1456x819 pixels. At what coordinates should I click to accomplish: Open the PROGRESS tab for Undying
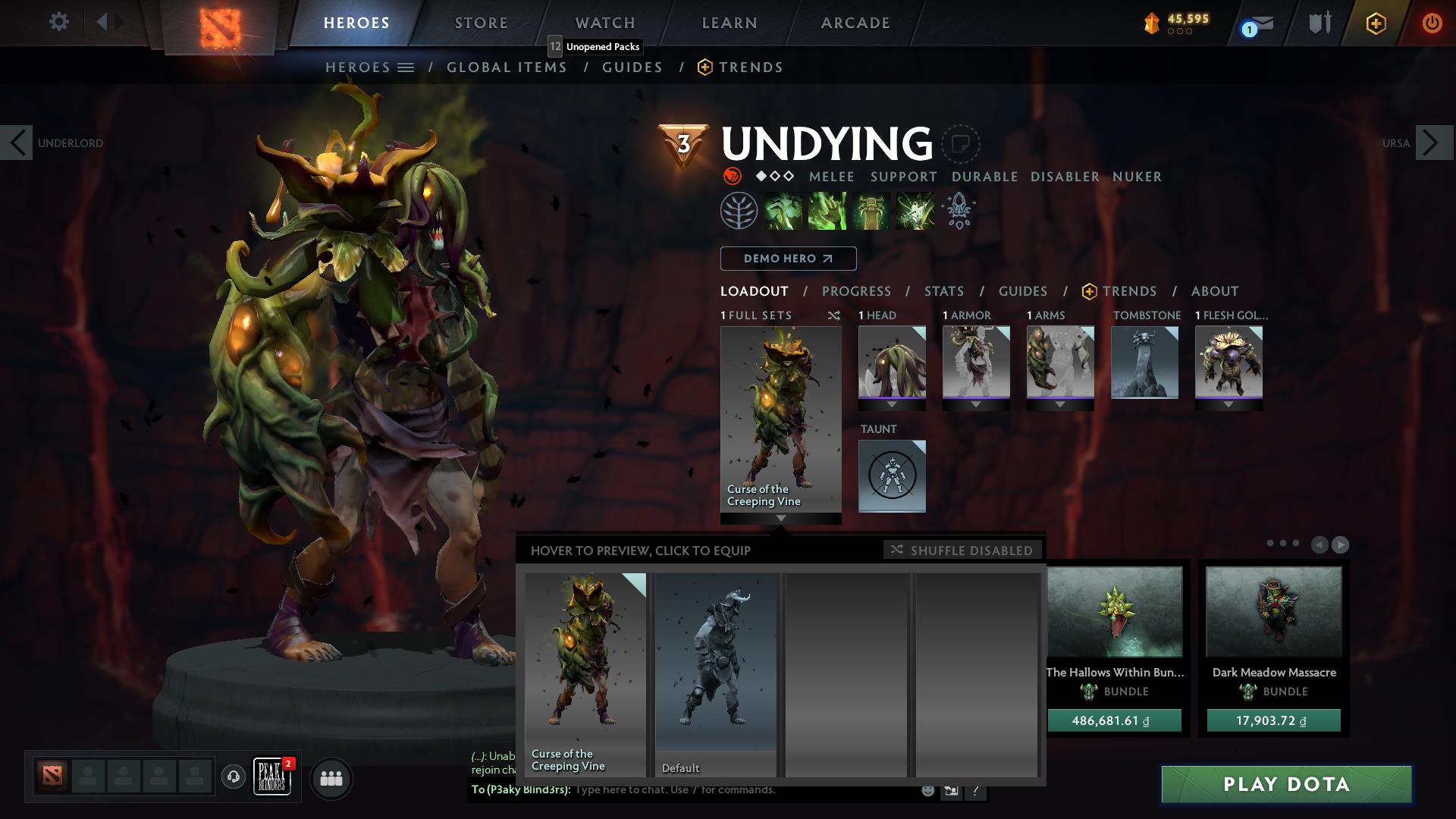(x=857, y=291)
